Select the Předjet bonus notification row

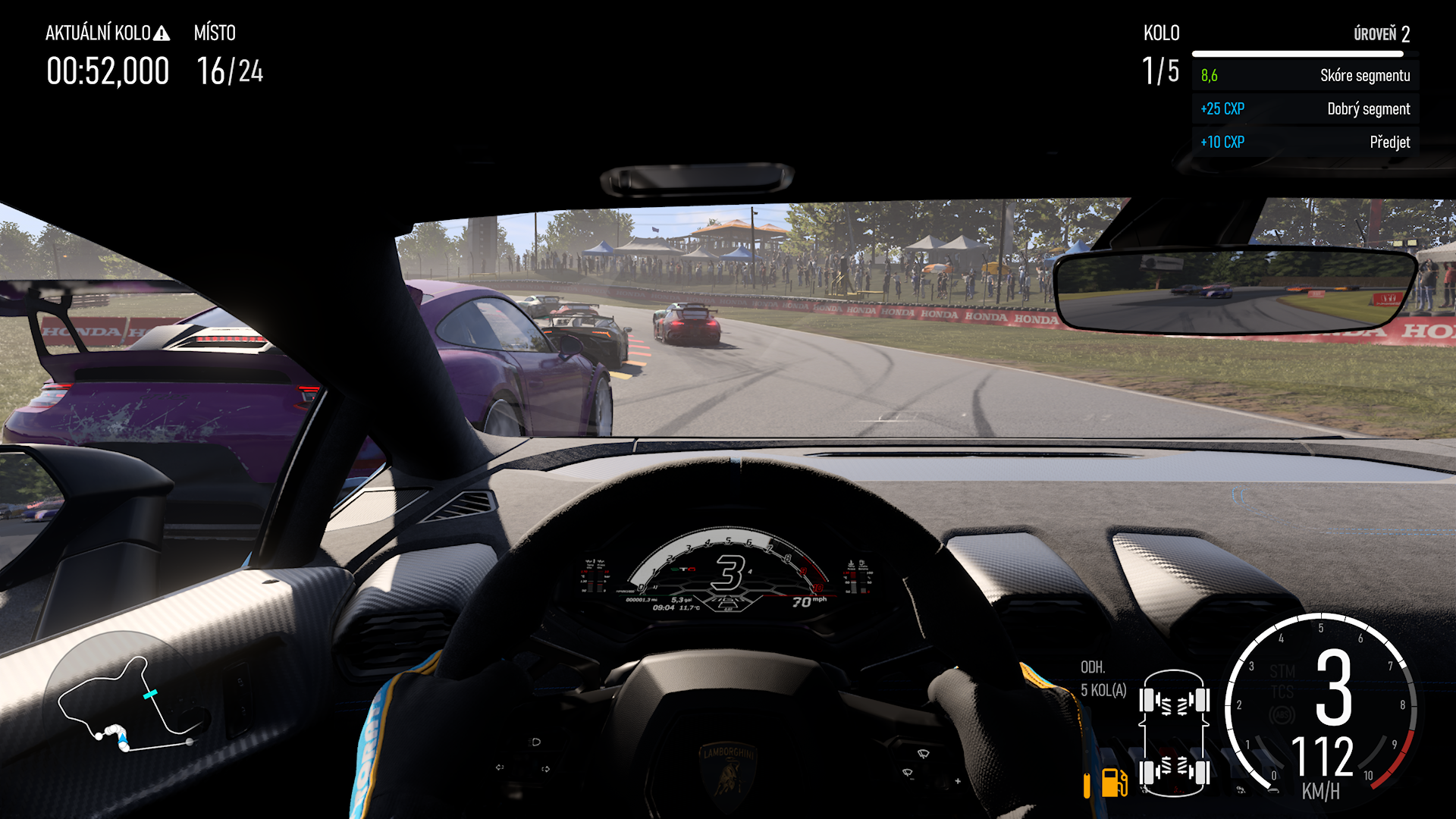1304,142
